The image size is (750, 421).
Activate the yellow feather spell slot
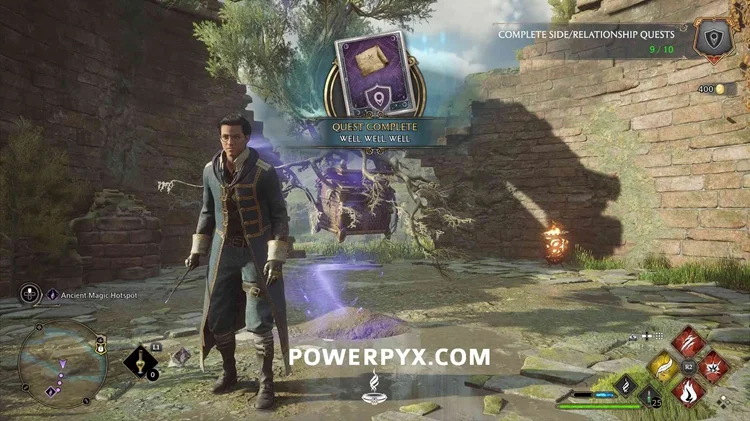pyautogui.click(x=663, y=367)
